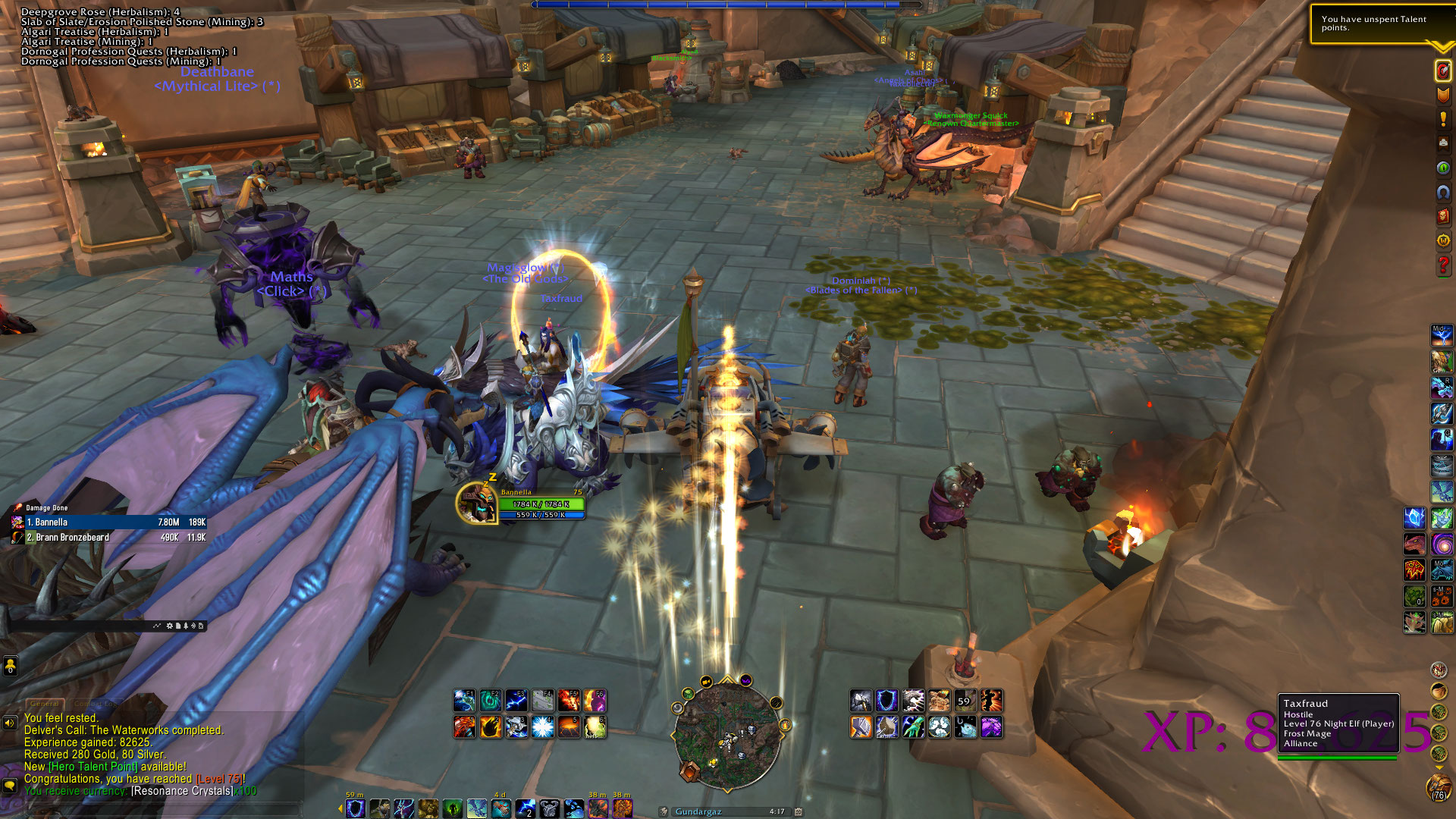Open the main backpack bag
The height and width of the screenshot is (819, 1456).
[1439, 789]
